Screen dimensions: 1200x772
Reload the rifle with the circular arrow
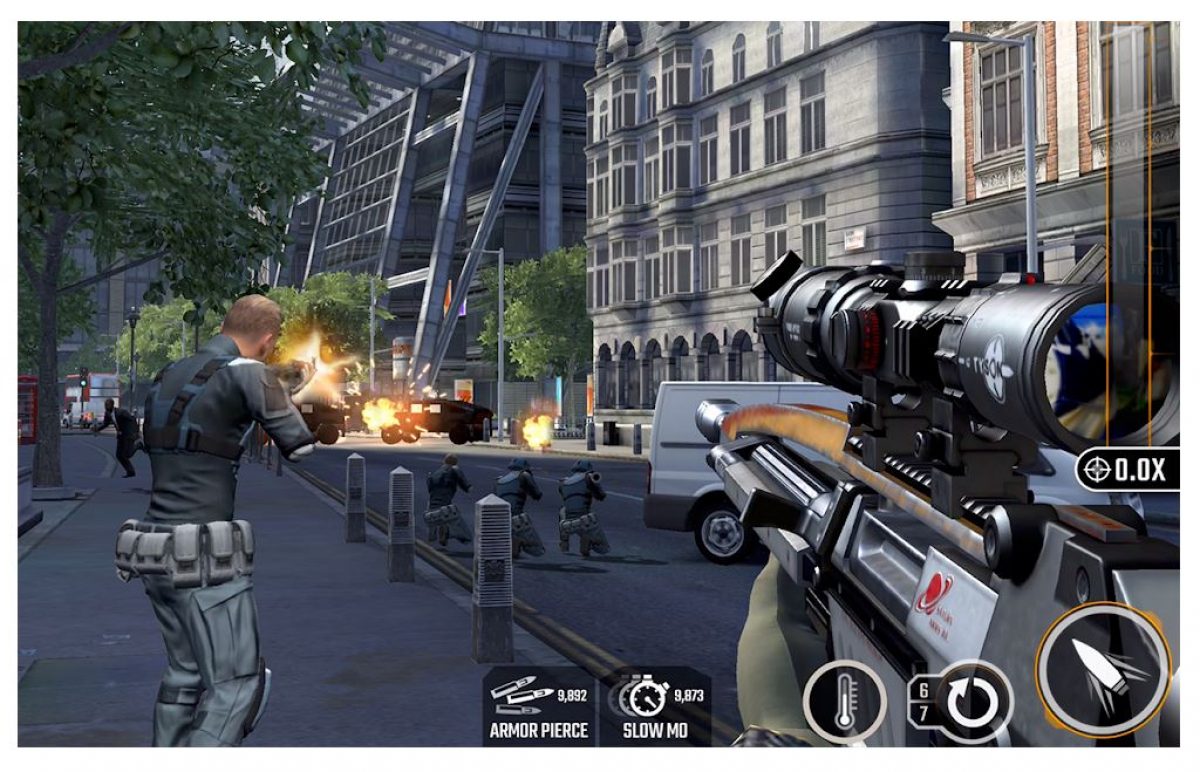973,702
